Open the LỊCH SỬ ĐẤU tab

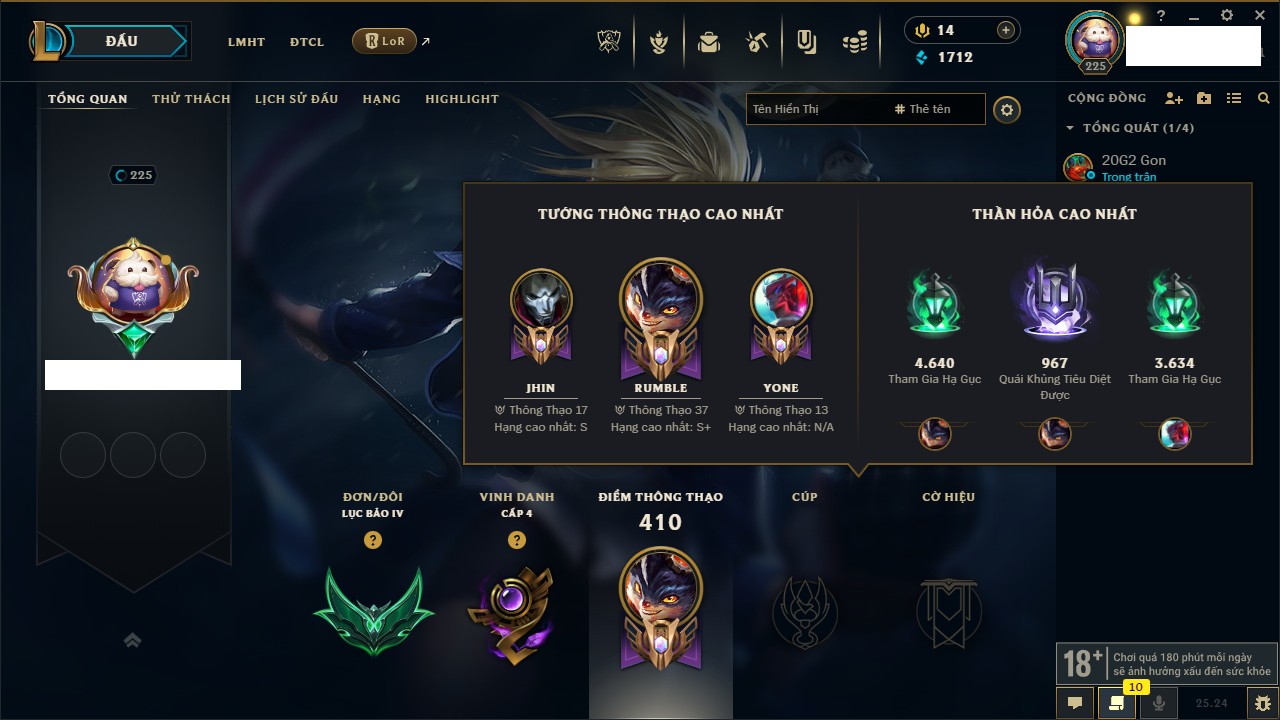[x=296, y=99]
